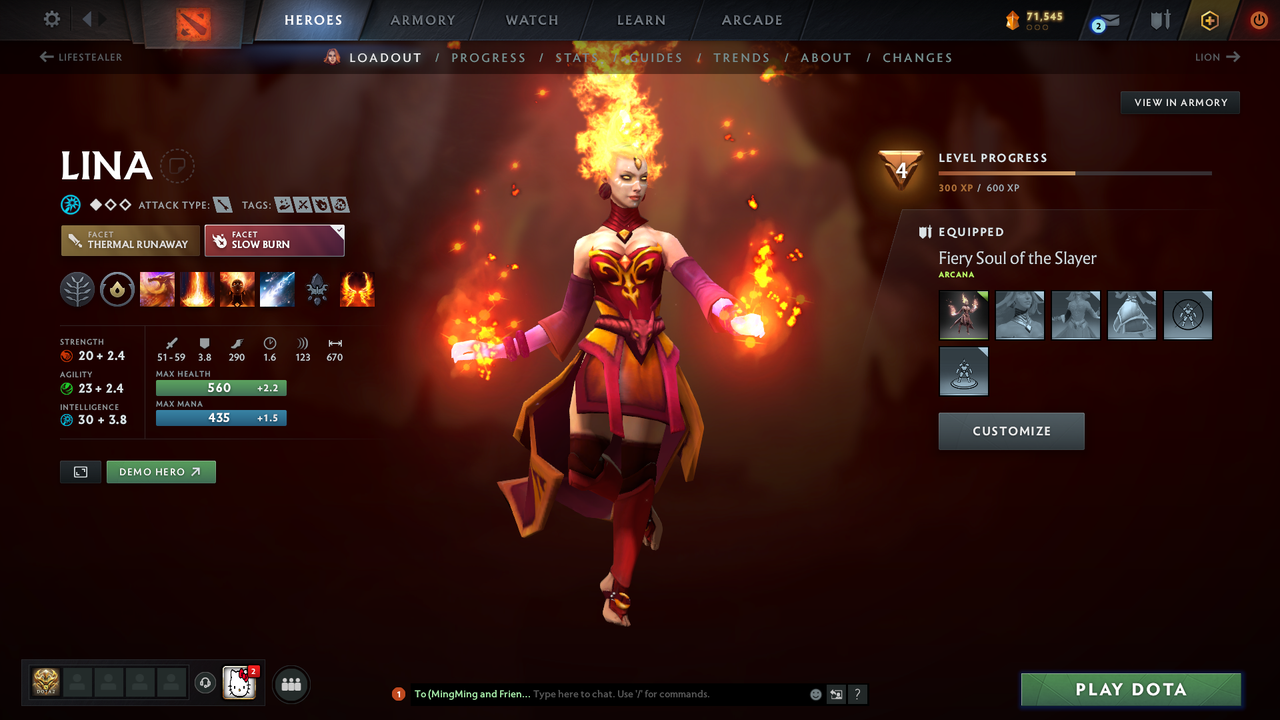Click Lina's level progress XP bar
This screenshot has width=1280, height=720.
click(1075, 172)
